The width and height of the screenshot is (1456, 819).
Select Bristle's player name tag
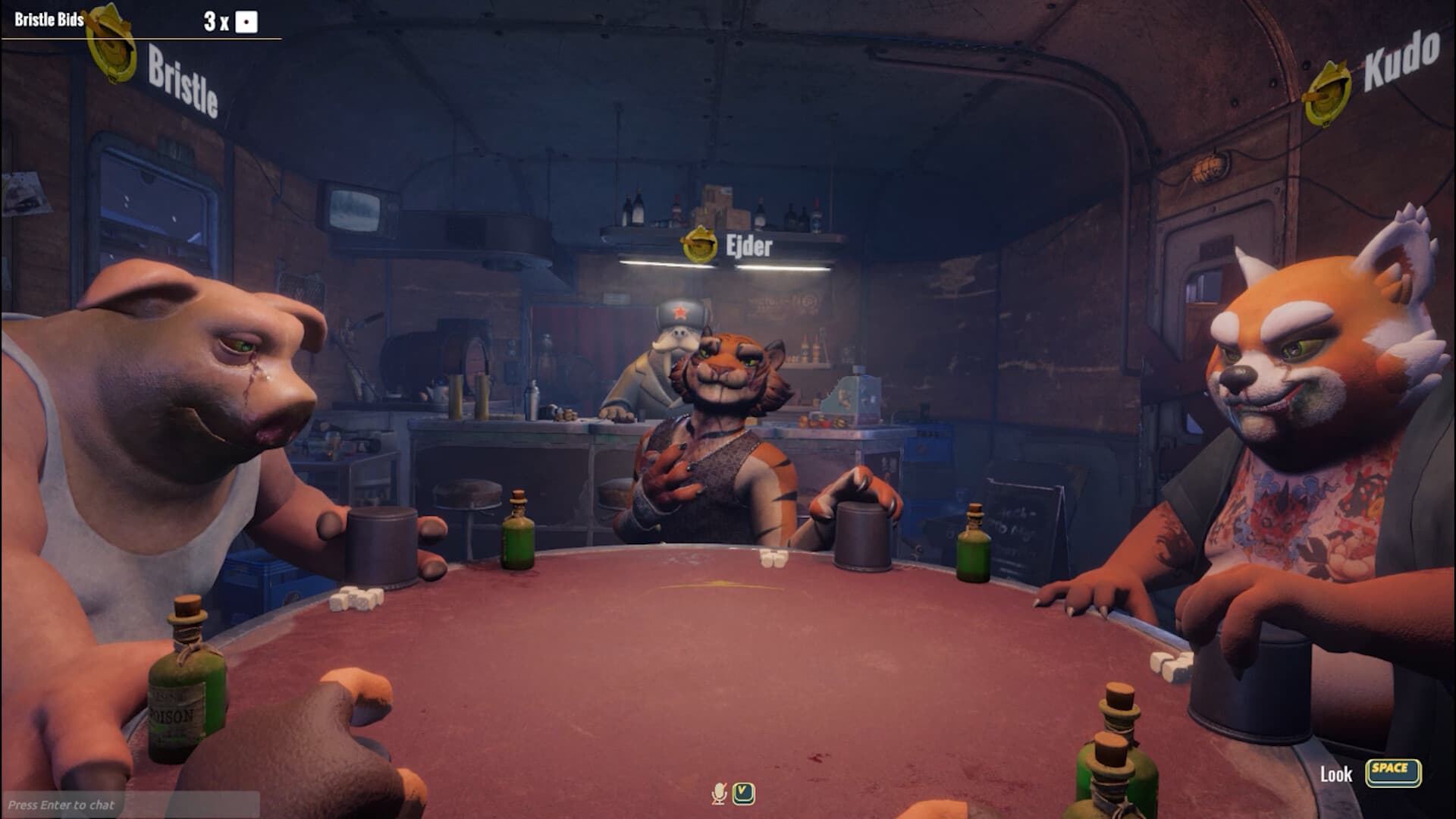[182, 81]
